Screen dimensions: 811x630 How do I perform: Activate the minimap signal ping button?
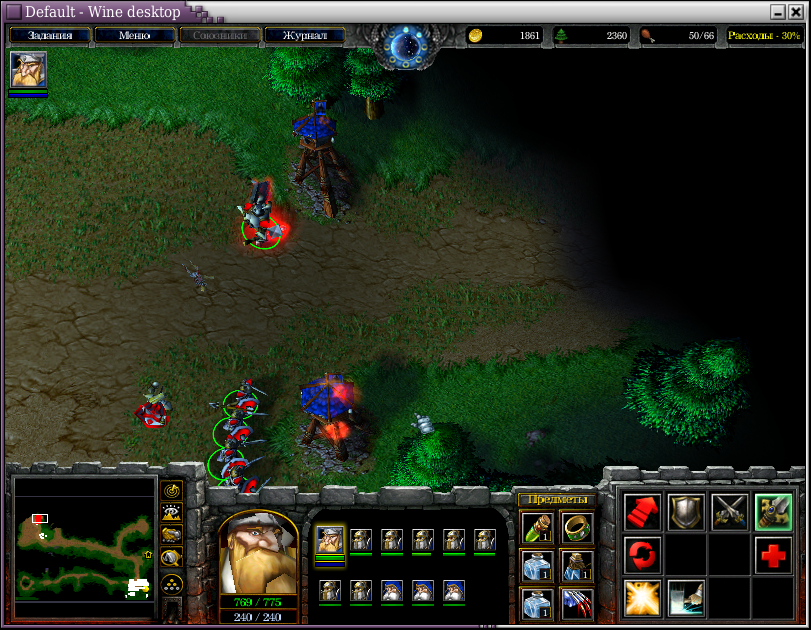172,491
